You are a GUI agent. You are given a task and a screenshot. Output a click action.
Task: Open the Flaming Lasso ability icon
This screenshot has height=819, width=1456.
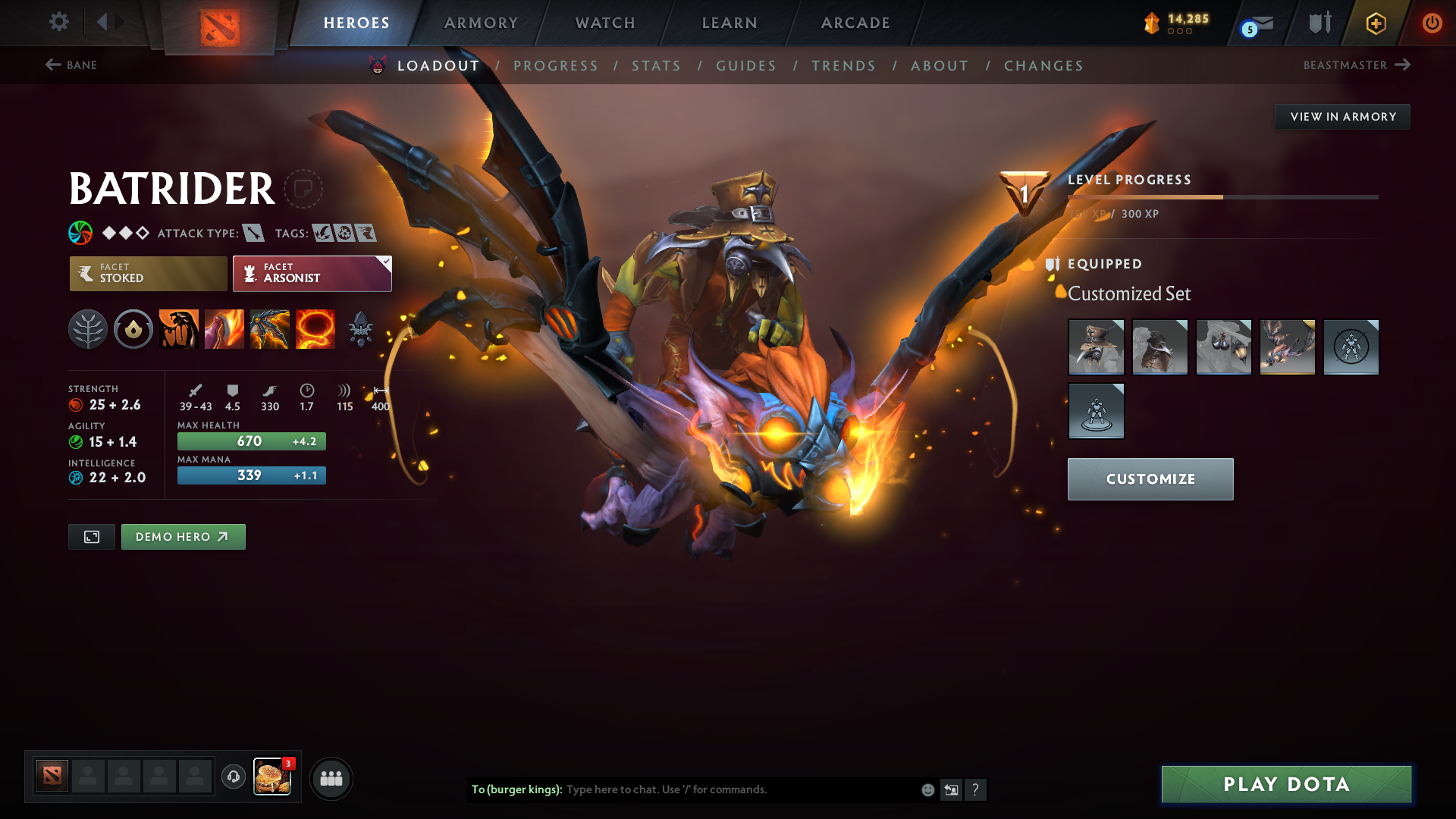(315, 328)
